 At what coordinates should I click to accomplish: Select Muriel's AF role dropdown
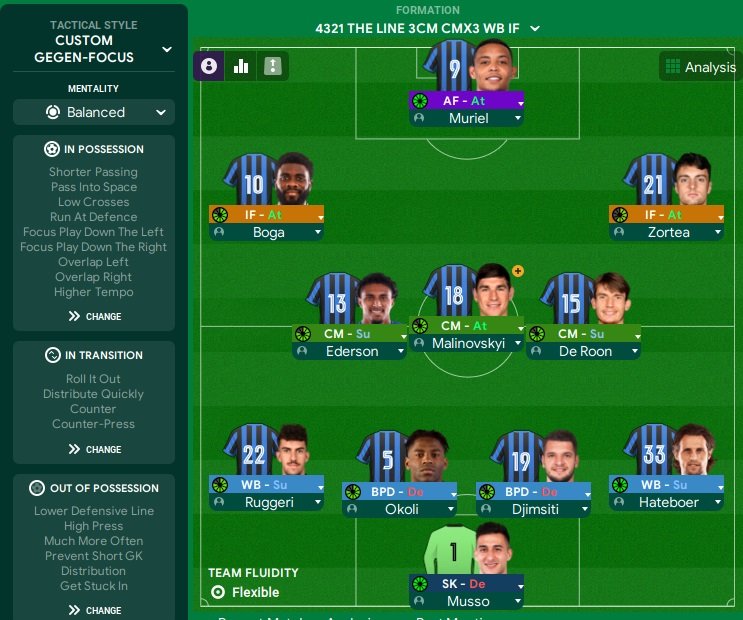point(466,101)
